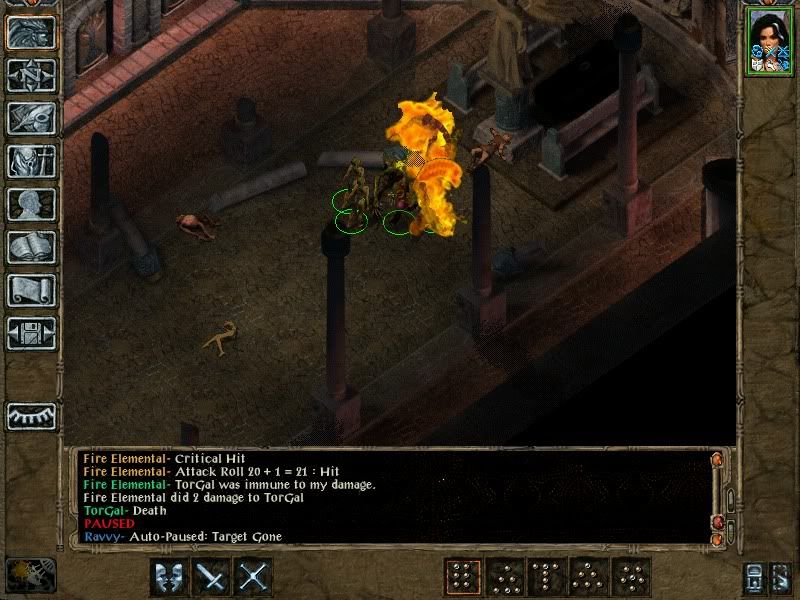Open the priest scroll
This screenshot has height=600, width=800.
tap(31, 290)
